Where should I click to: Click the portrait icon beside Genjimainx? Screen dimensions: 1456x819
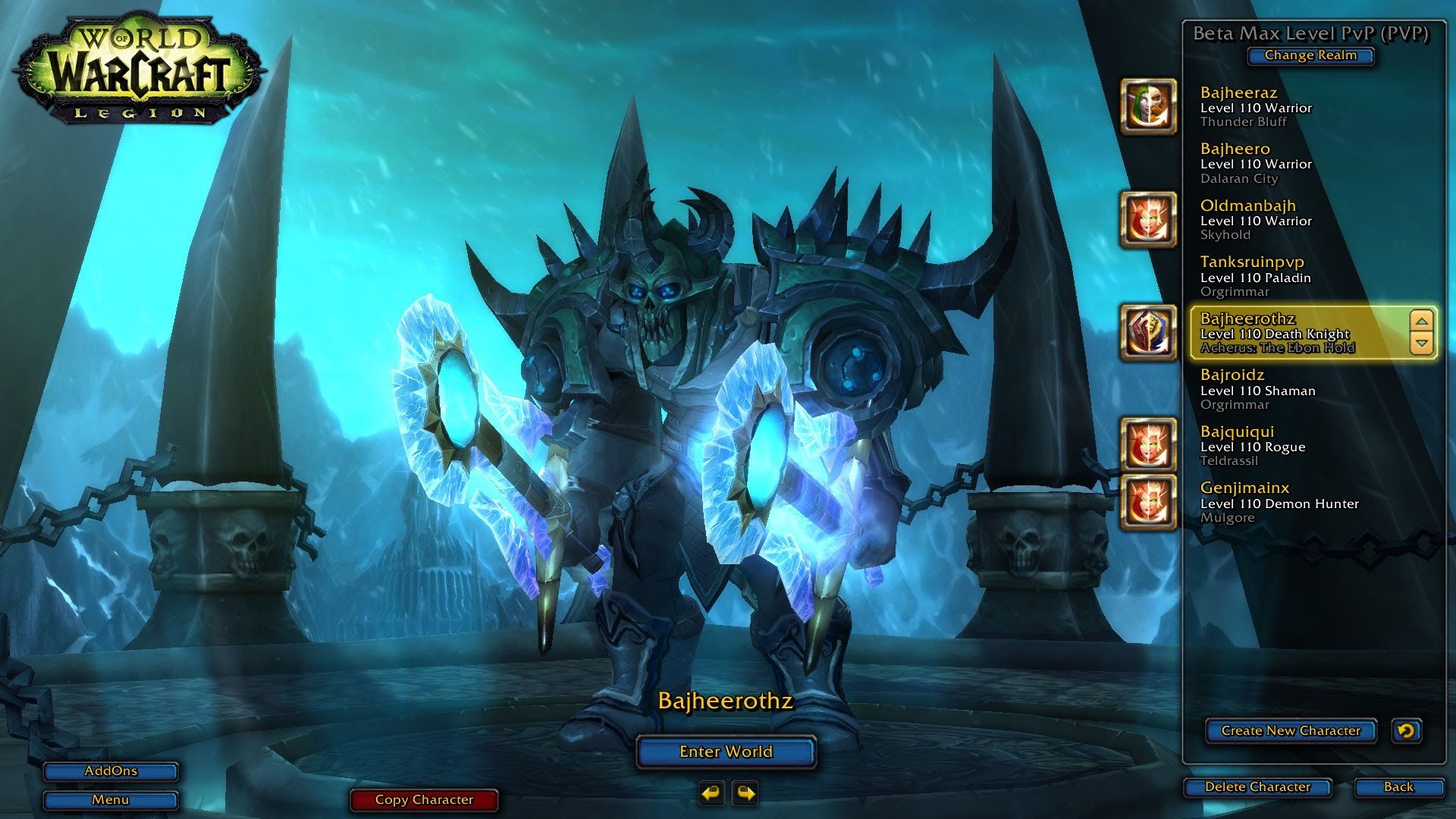1147,502
